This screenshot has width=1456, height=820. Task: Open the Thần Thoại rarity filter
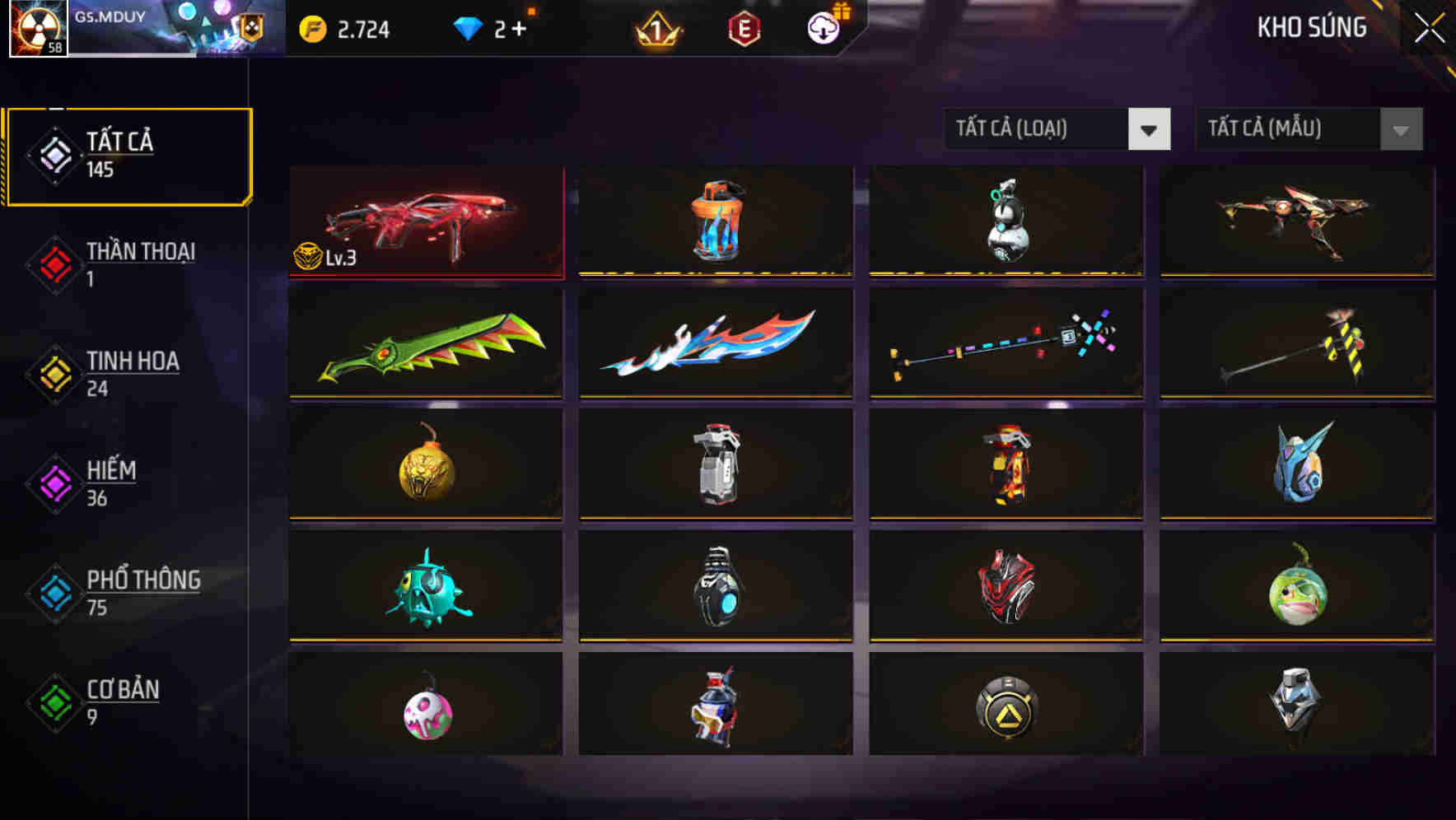coord(54,263)
